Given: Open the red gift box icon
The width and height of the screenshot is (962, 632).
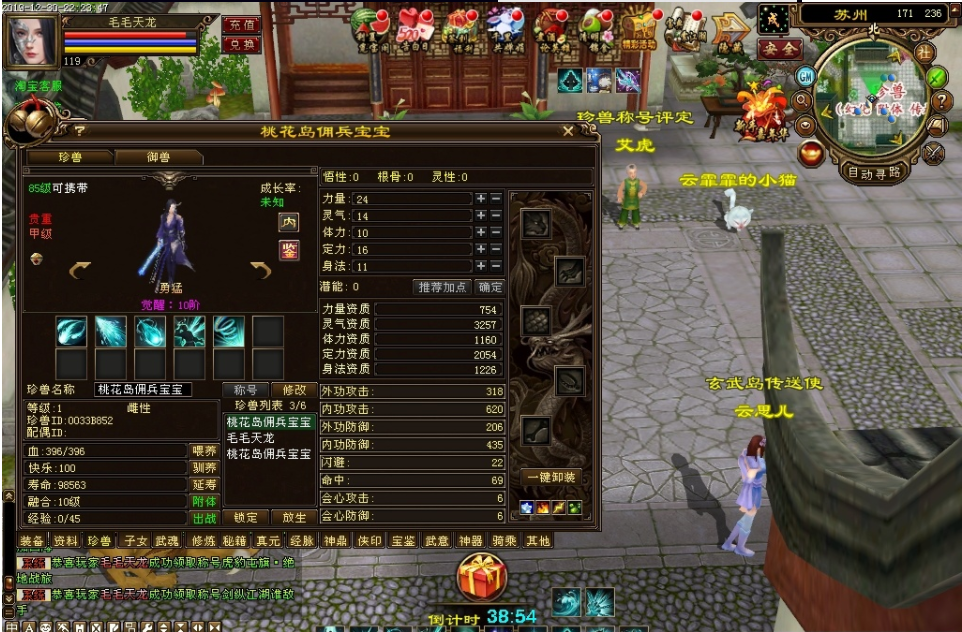Looking at the screenshot, I should [x=483, y=578].
